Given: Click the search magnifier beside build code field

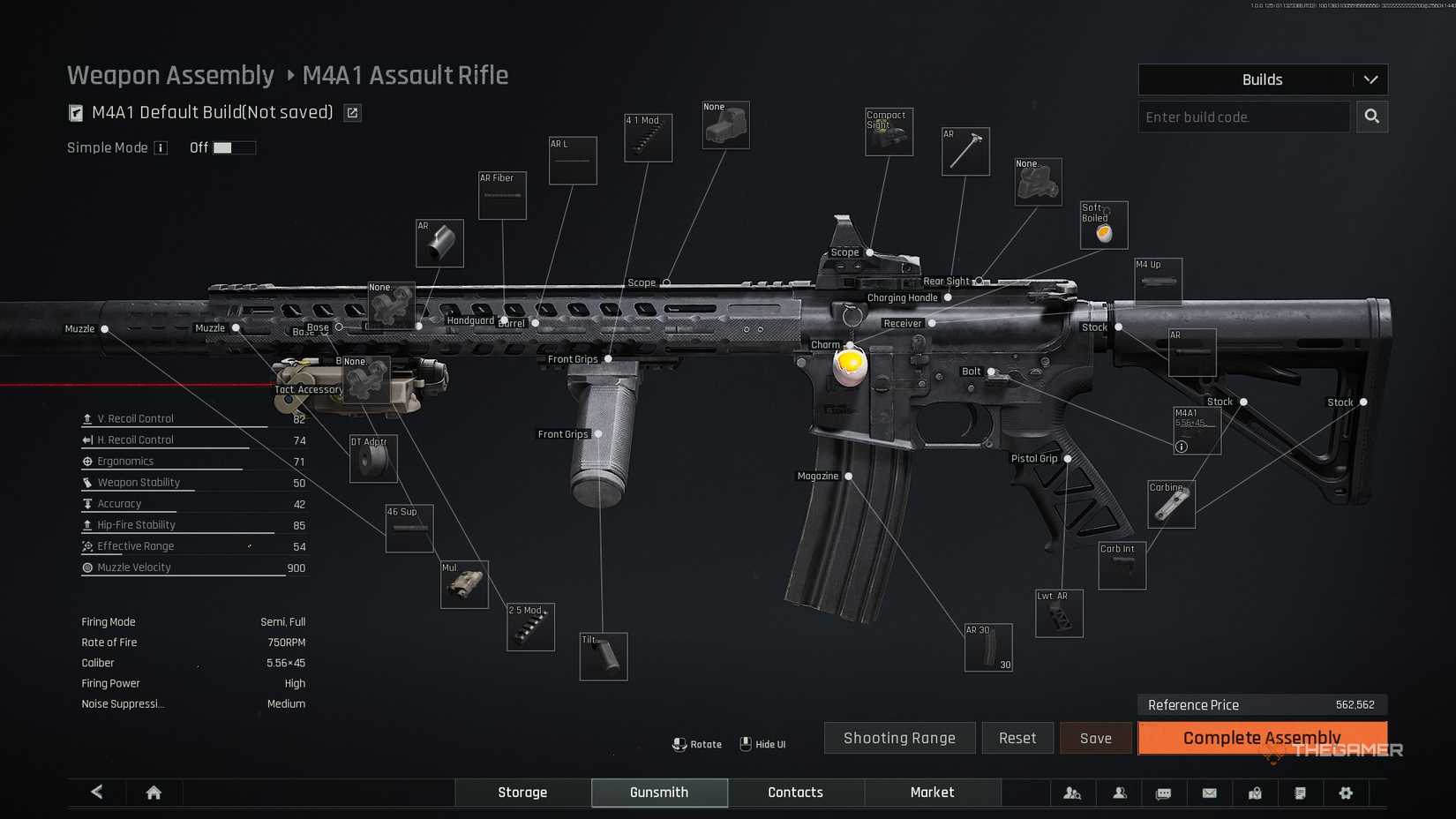Looking at the screenshot, I should (x=1372, y=116).
